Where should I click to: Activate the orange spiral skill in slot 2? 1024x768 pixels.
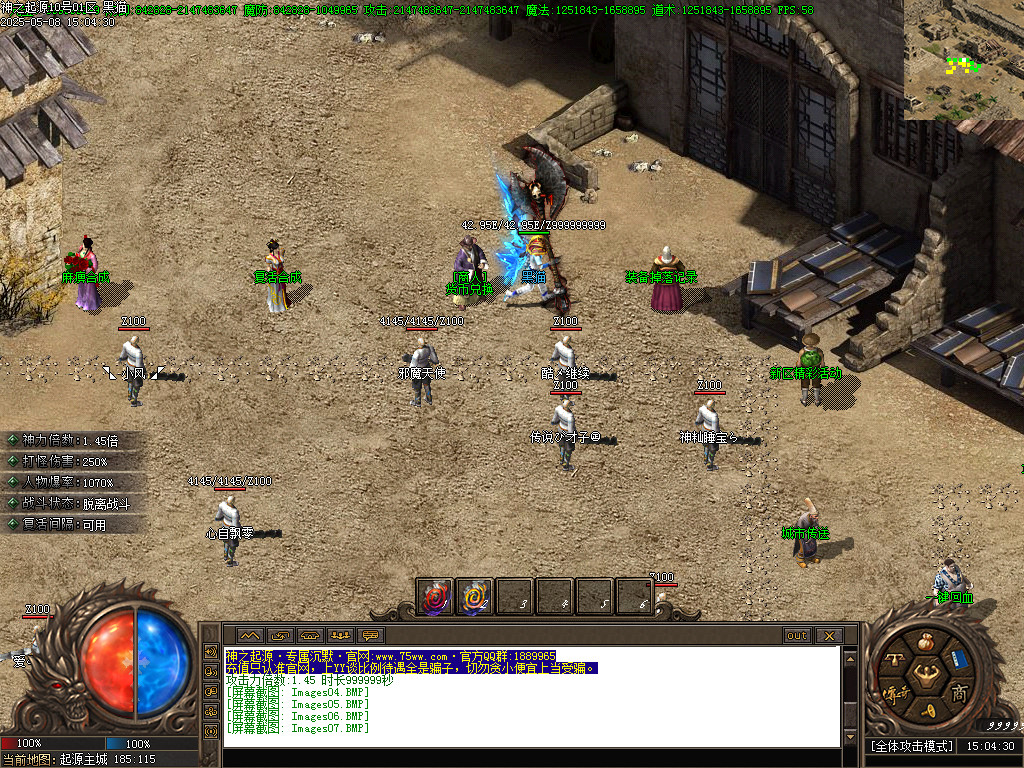pos(475,597)
